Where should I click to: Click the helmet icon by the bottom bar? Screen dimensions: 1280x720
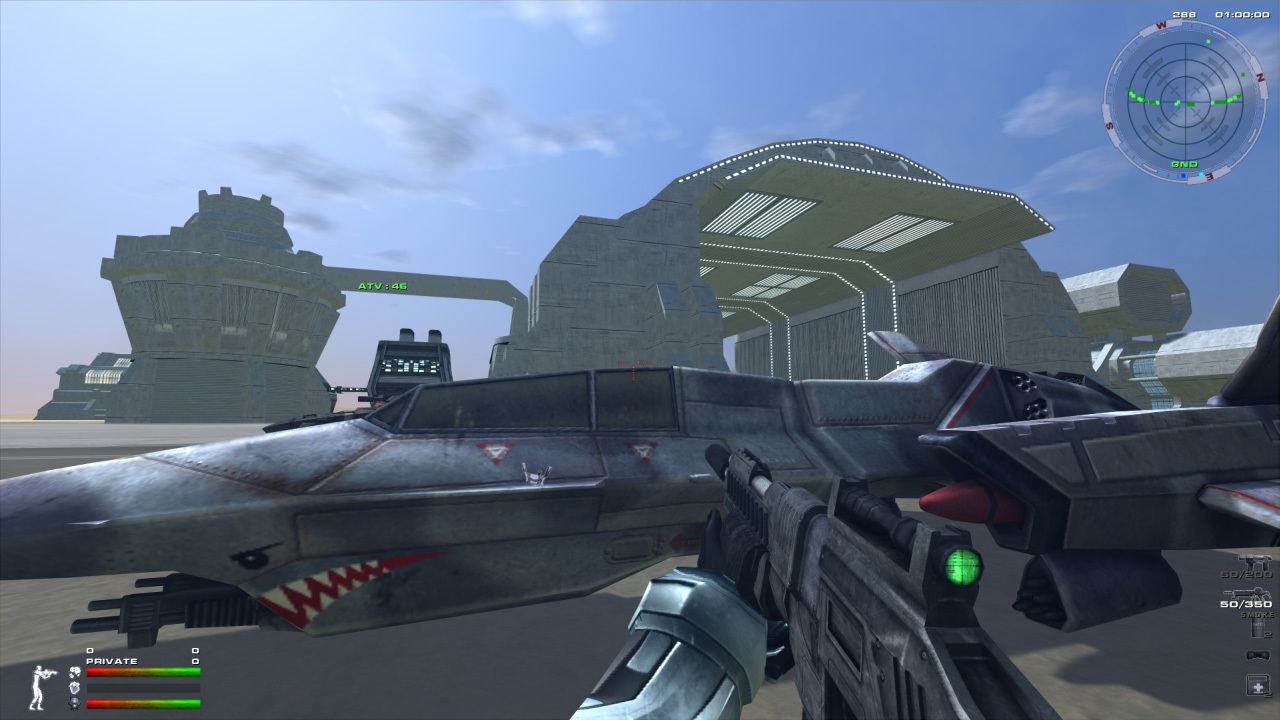[75, 702]
